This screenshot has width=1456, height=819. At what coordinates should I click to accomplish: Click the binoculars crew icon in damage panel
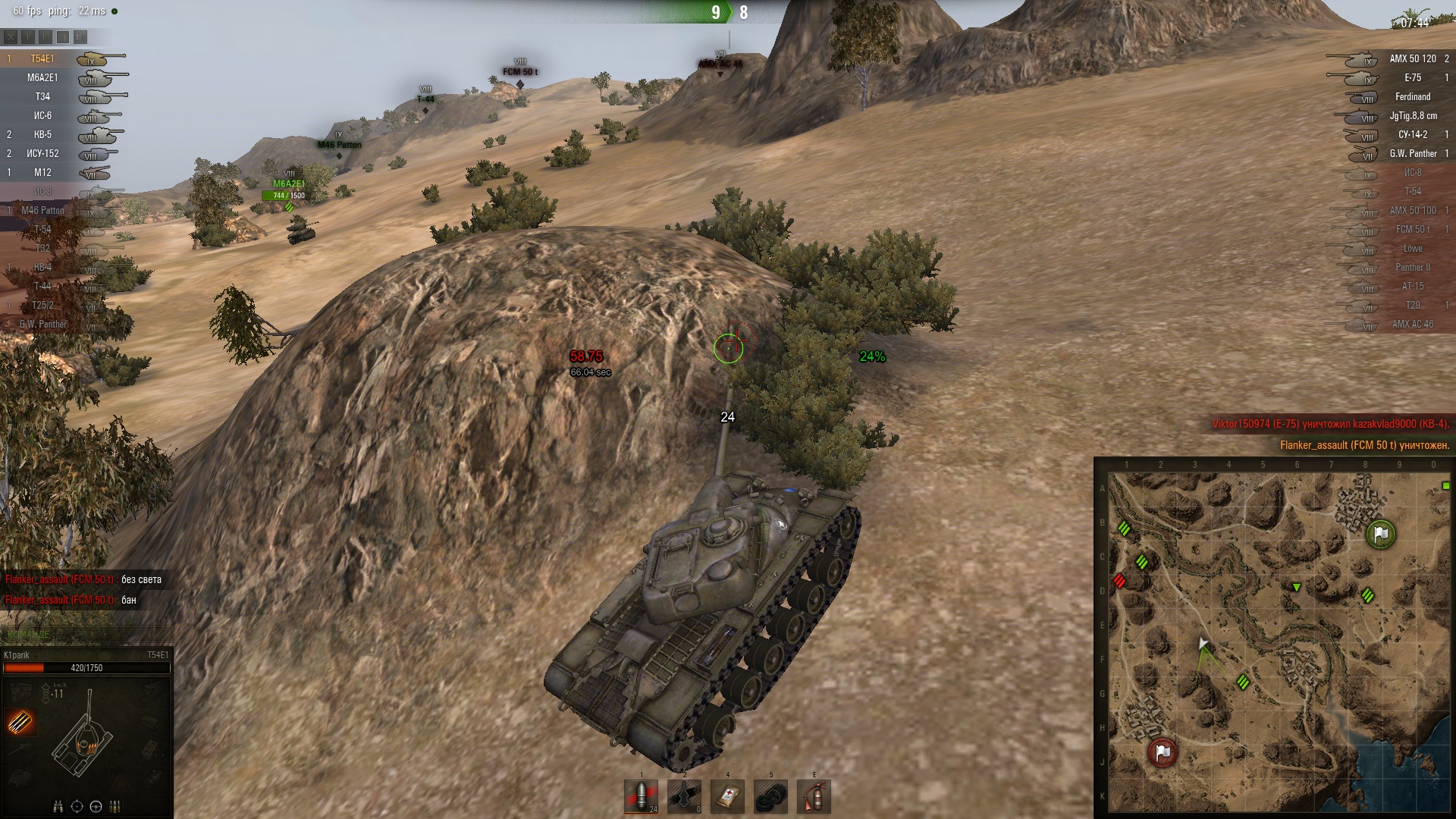[x=58, y=806]
